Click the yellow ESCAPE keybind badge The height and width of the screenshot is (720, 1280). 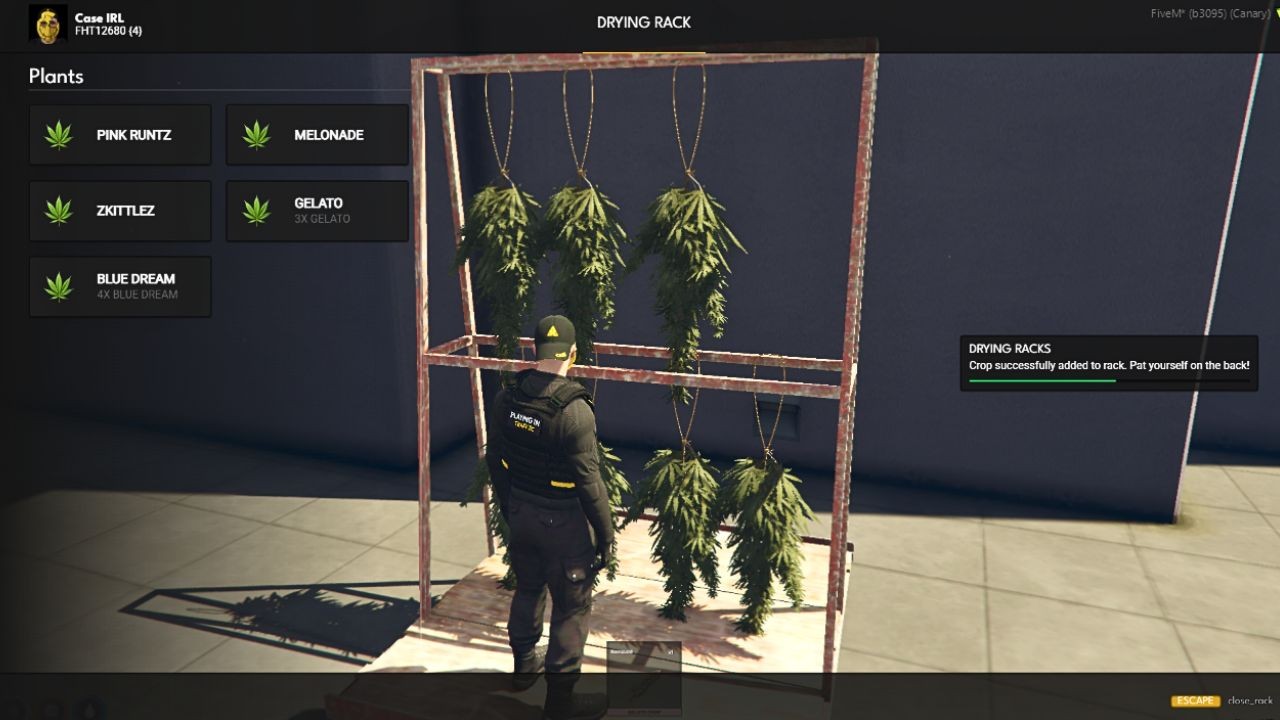coord(1196,701)
